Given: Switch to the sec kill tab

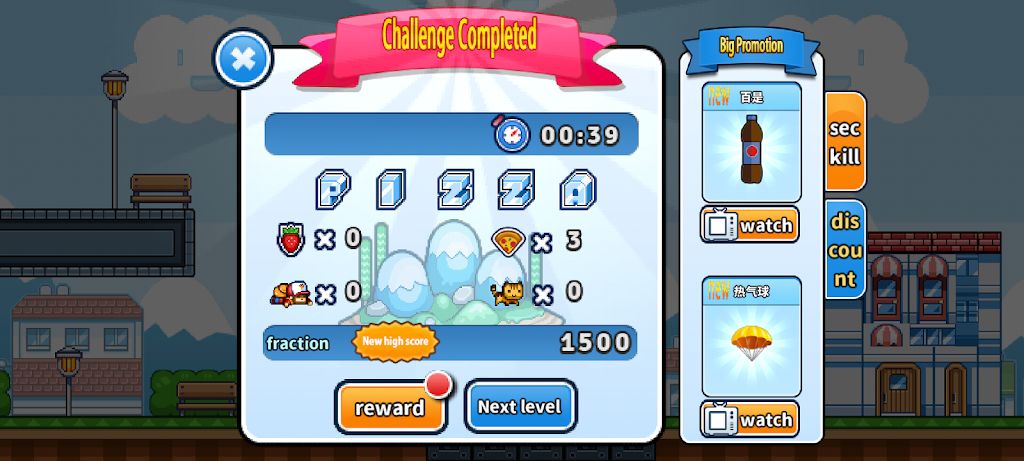Looking at the screenshot, I should click(844, 142).
